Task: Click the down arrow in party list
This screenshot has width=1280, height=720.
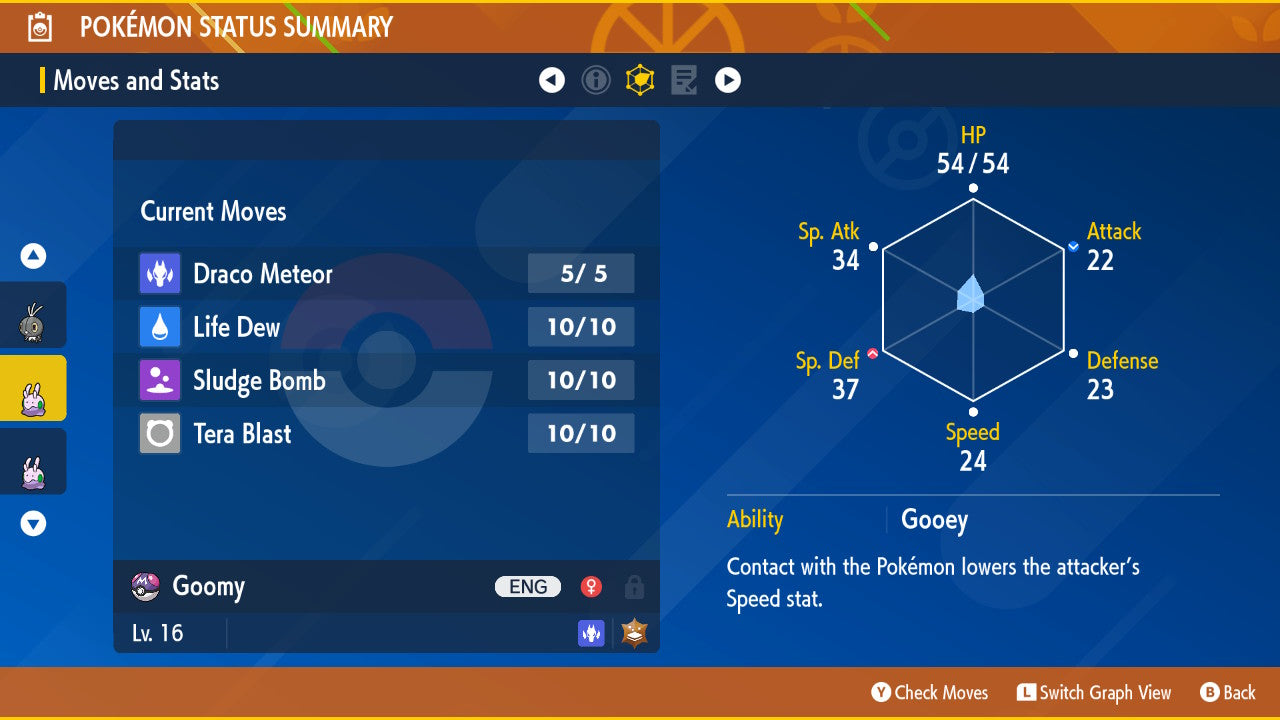Action: click(x=33, y=523)
